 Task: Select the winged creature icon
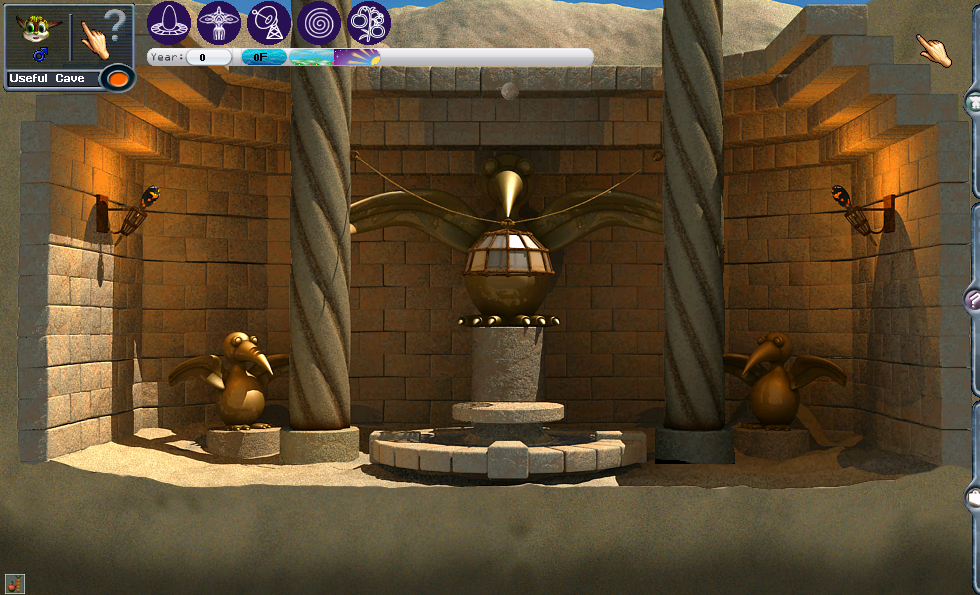[219, 22]
